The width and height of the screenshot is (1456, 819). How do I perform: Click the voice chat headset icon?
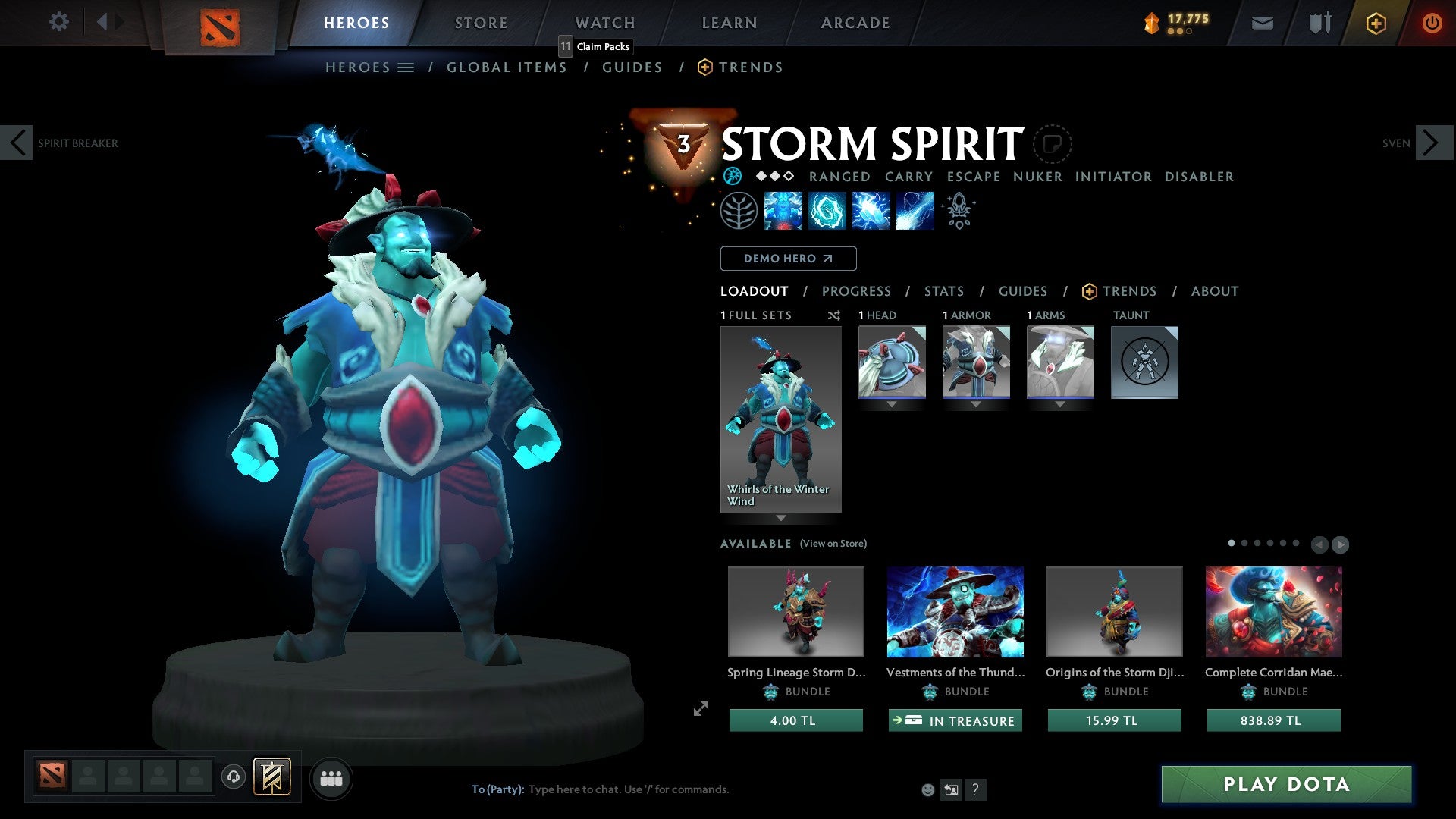point(233,777)
